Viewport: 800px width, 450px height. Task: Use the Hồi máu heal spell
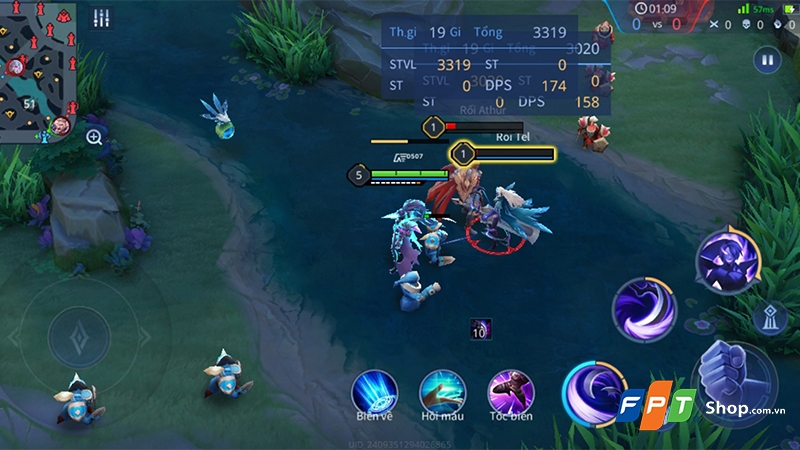[442, 390]
